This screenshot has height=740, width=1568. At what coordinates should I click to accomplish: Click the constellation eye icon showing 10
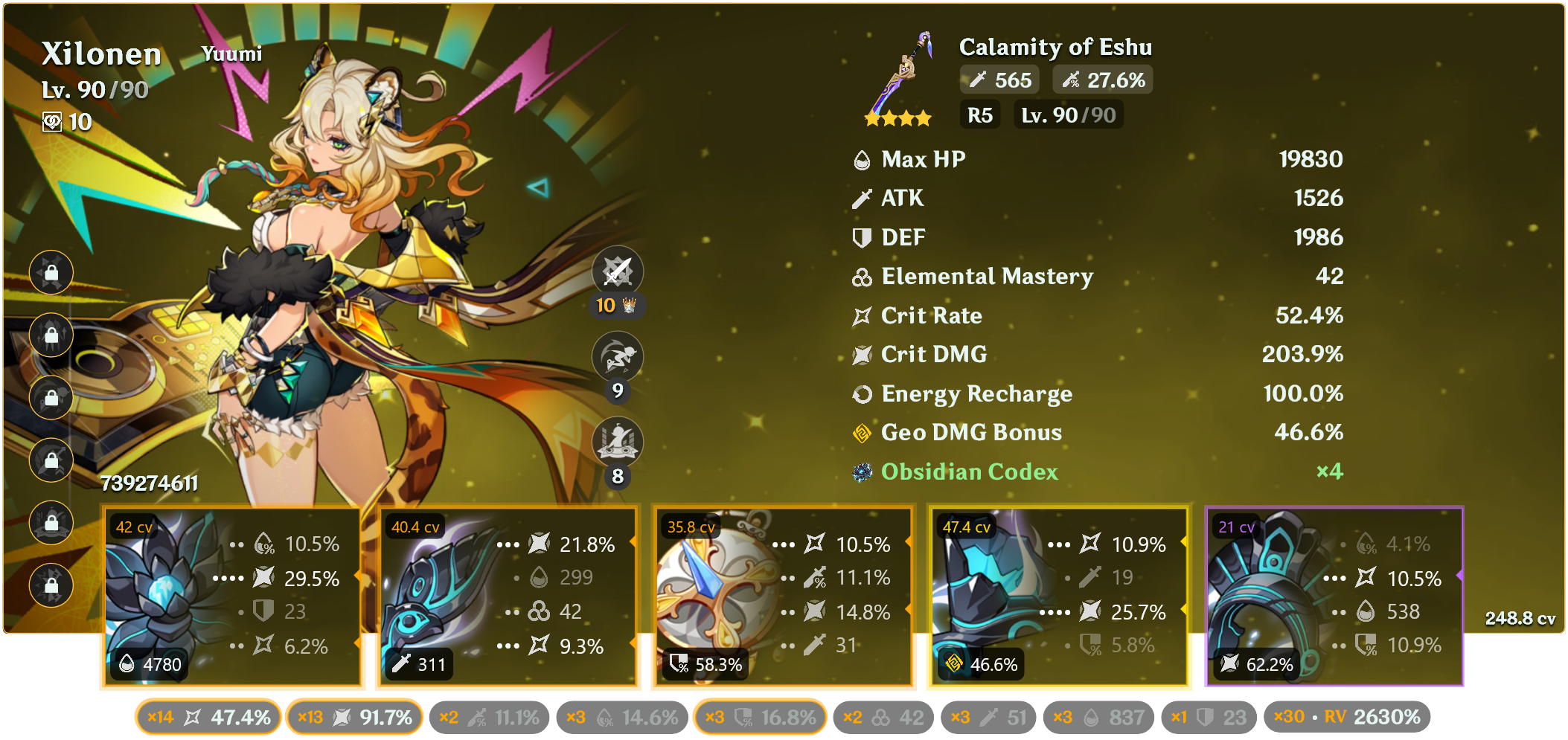point(51,123)
